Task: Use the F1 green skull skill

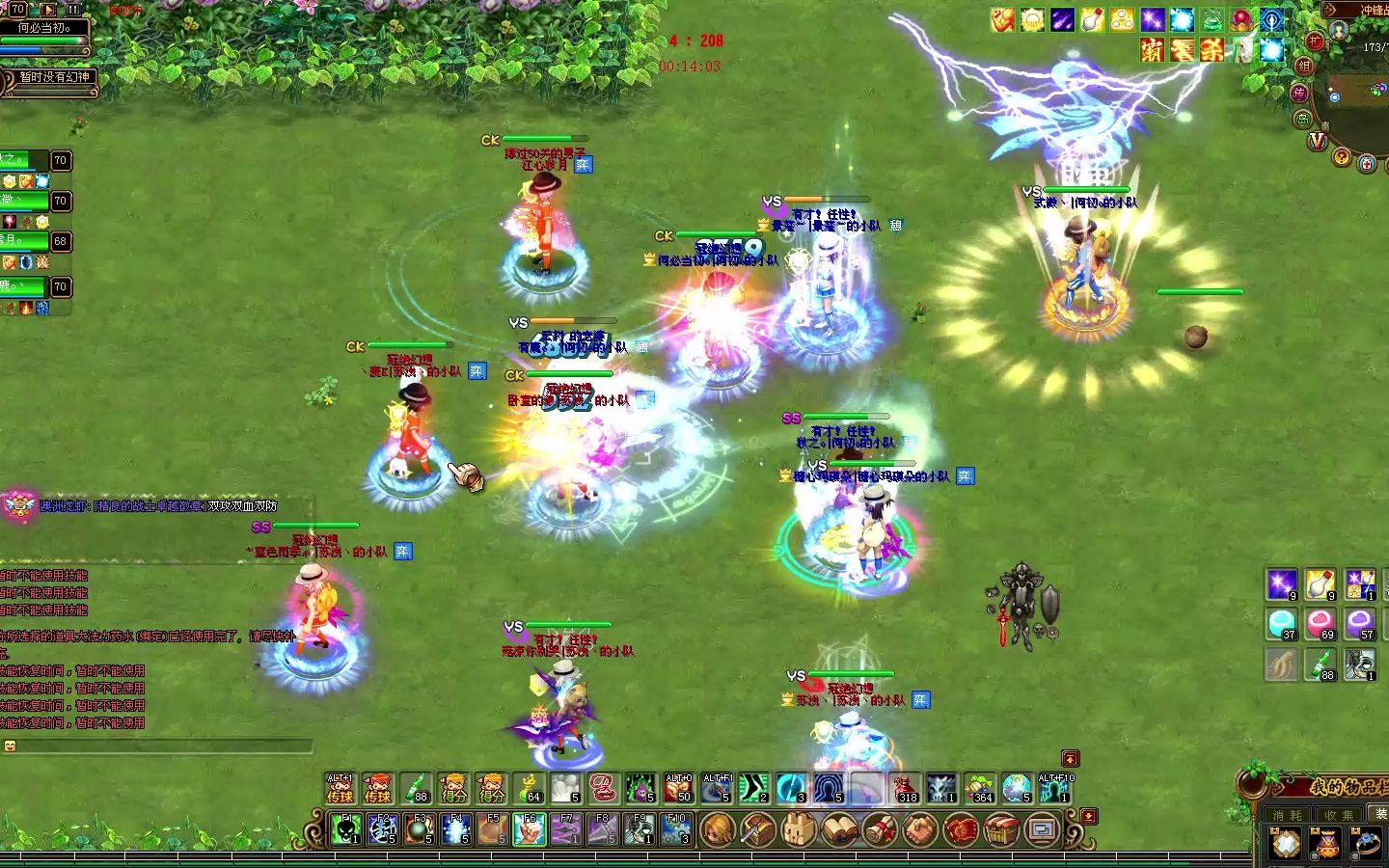Action: coord(346,828)
